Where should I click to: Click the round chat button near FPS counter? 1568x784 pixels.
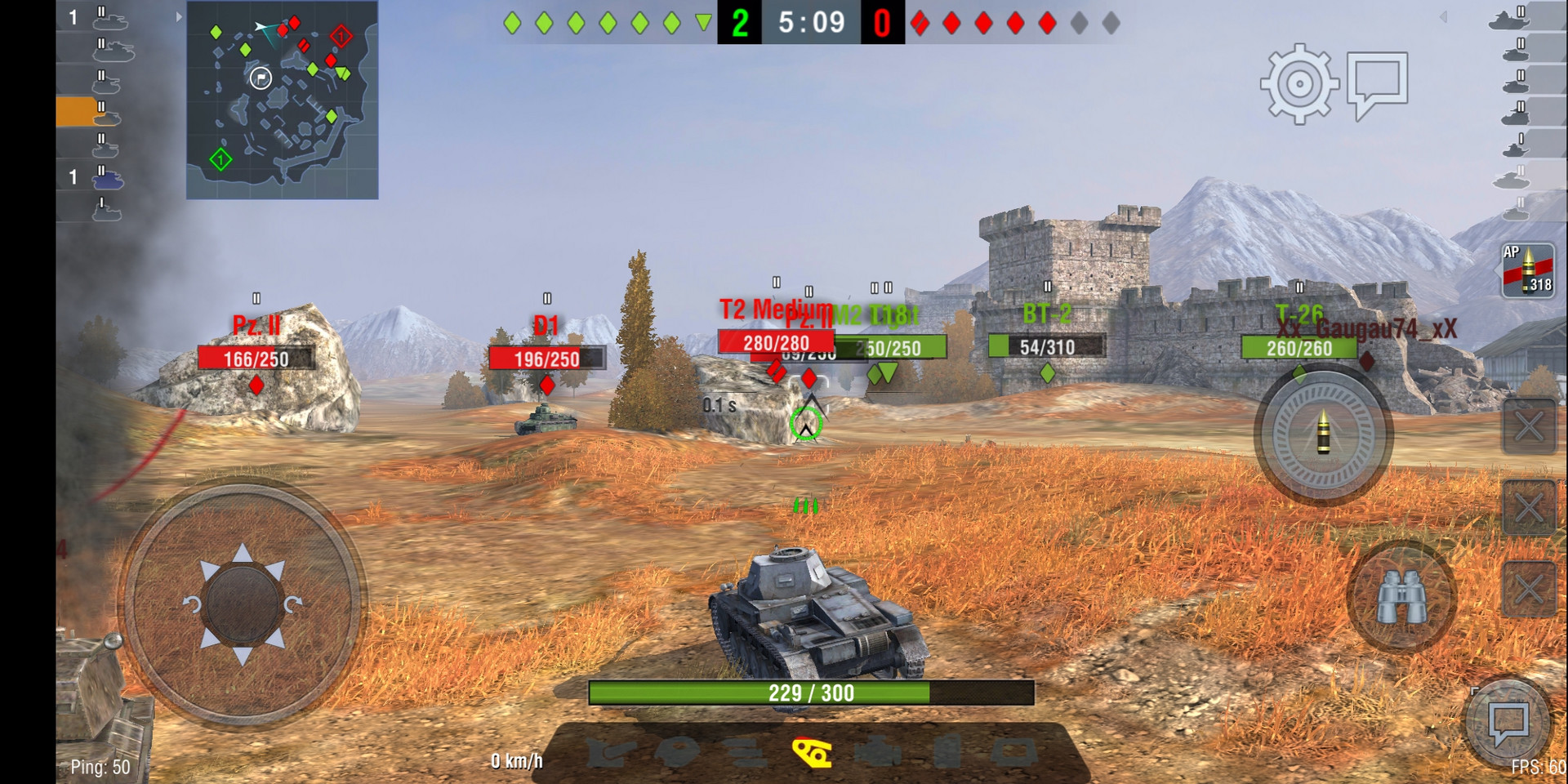pyautogui.click(x=1508, y=722)
